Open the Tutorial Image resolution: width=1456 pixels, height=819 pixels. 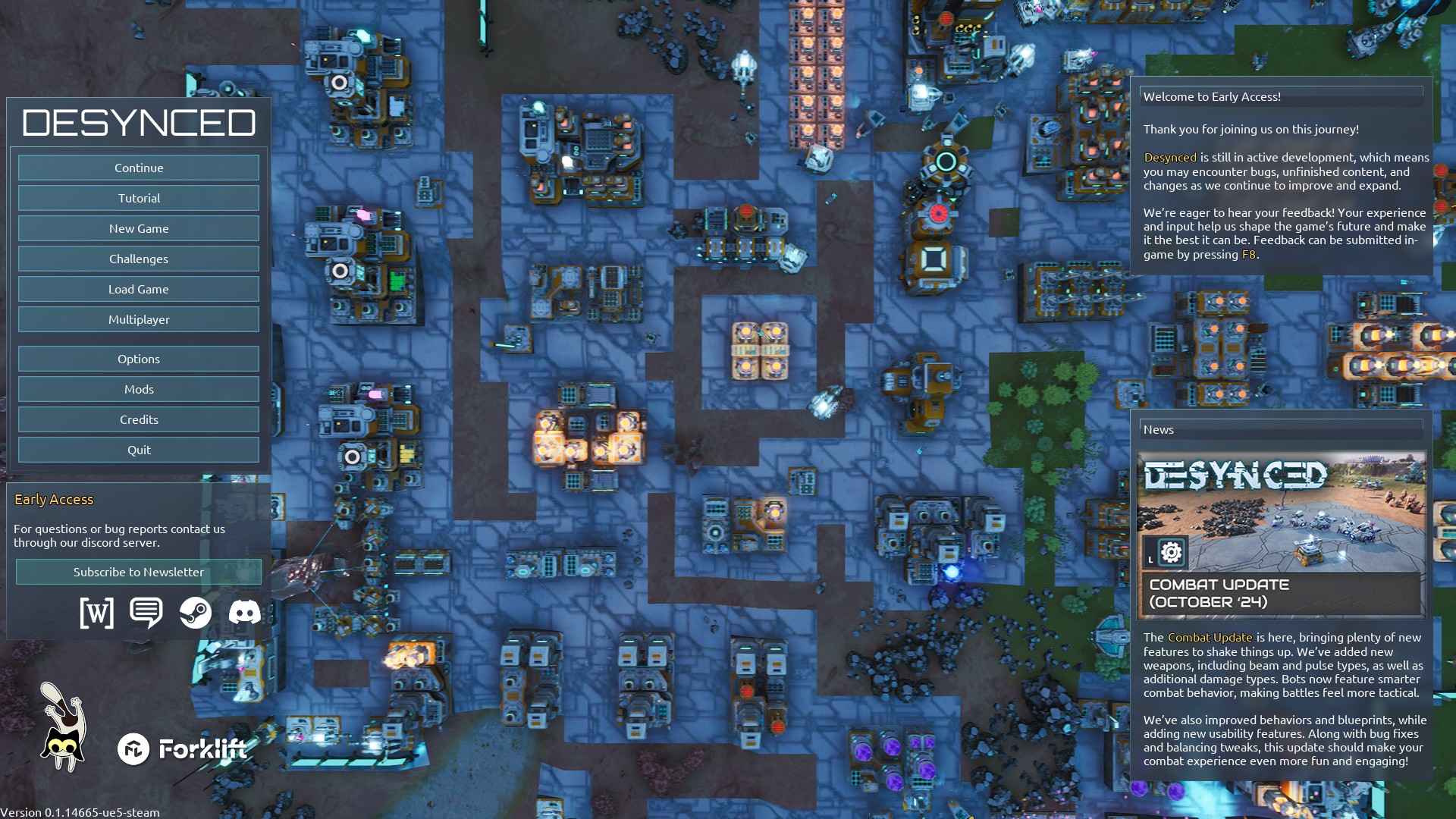[x=139, y=198]
